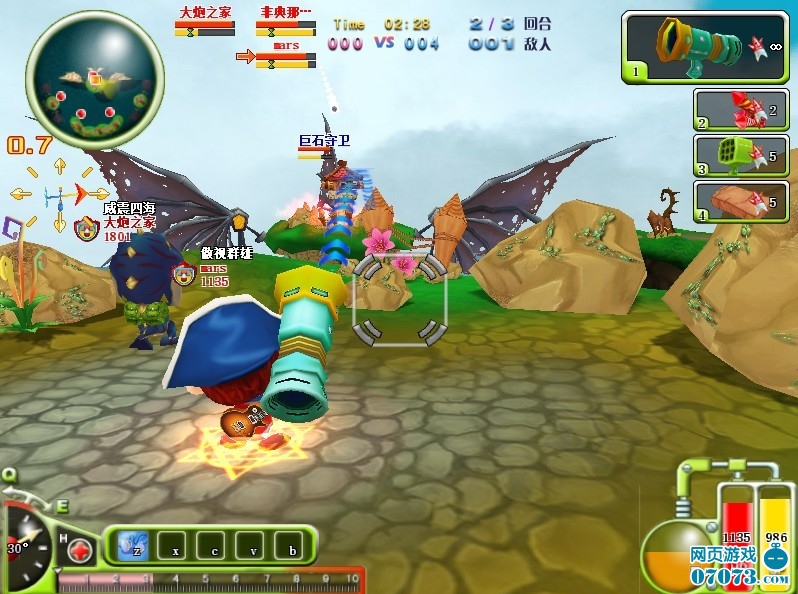Select the green cannon weapon in slot 1
This screenshot has height=594, width=798.
[x=707, y=47]
